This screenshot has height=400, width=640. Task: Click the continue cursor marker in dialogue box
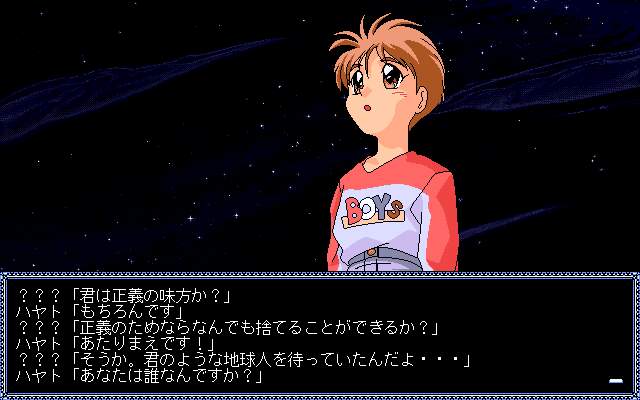(616, 380)
